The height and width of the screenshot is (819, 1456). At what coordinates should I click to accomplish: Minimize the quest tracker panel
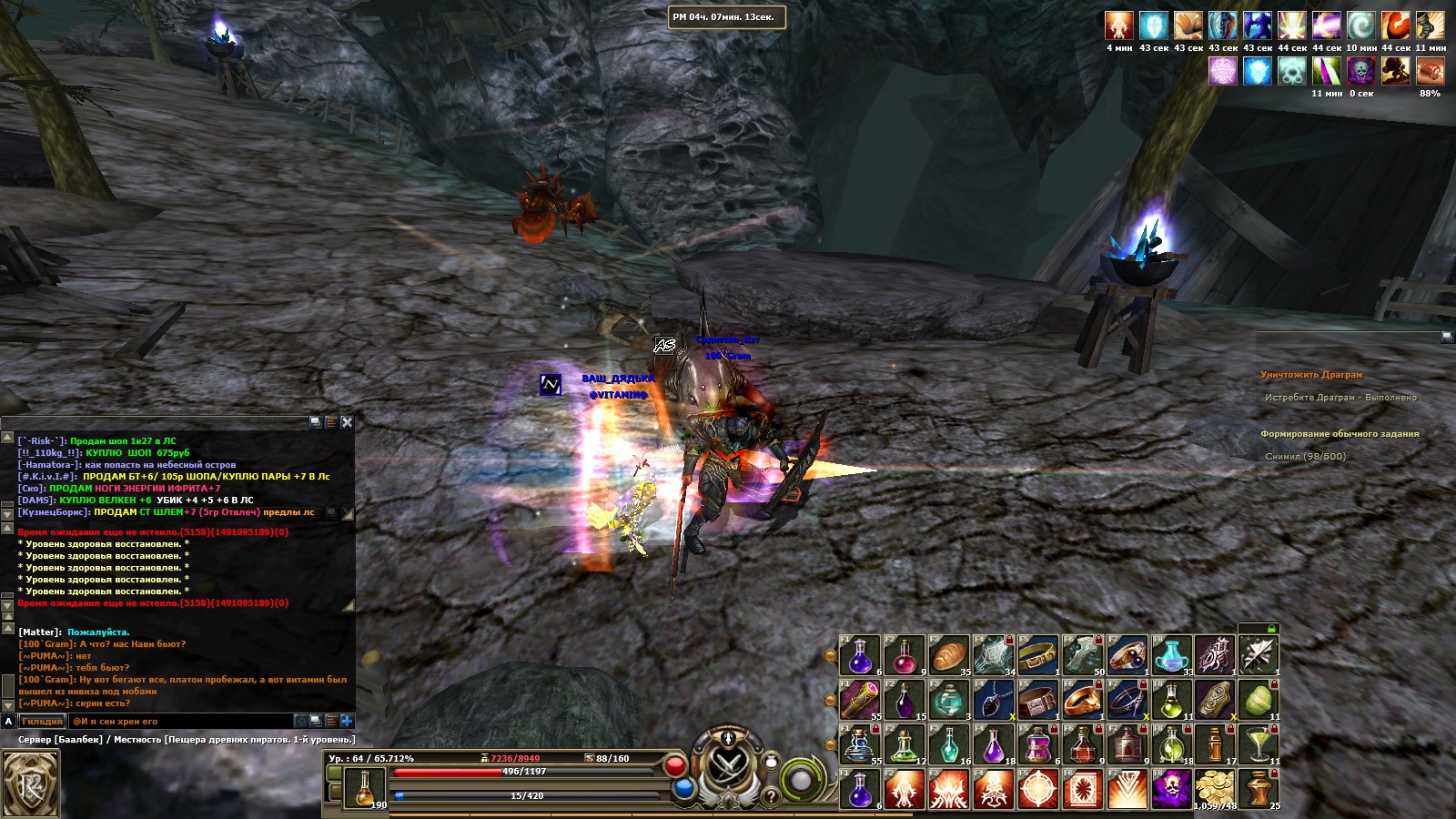coord(1447,337)
